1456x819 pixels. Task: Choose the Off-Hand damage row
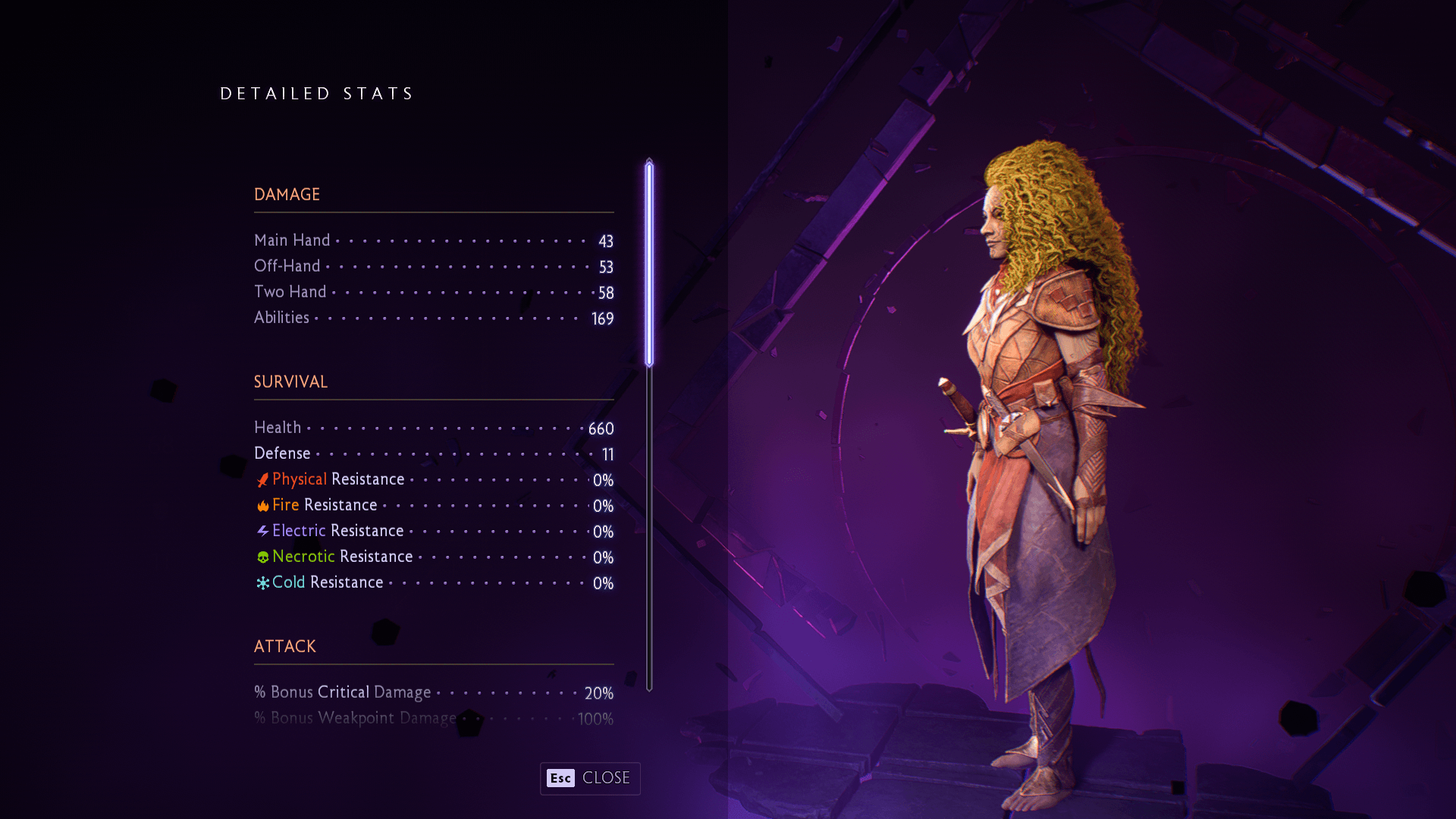click(x=433, y=266)
